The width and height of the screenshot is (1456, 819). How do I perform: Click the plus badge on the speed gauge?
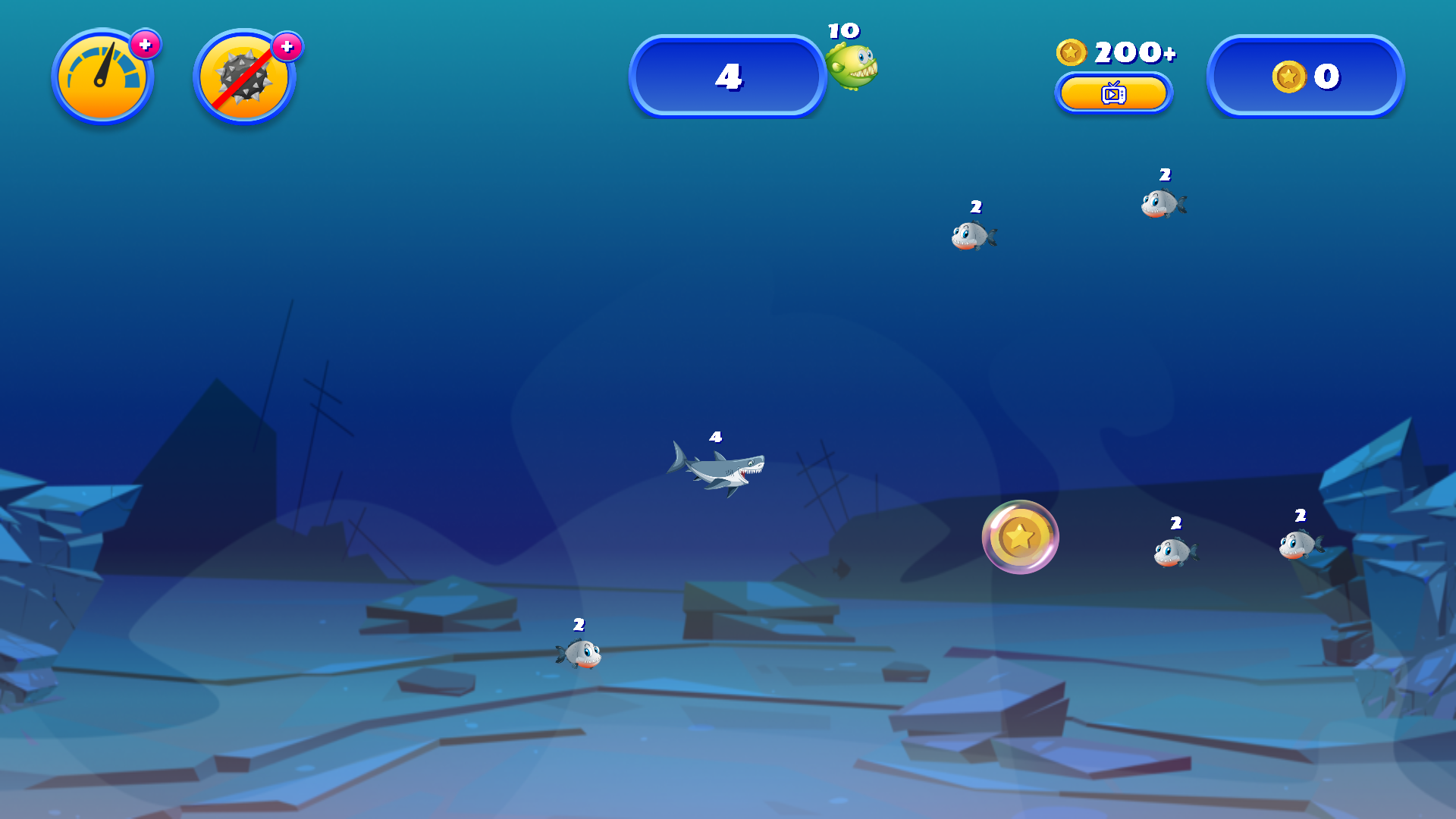[145, 44]
